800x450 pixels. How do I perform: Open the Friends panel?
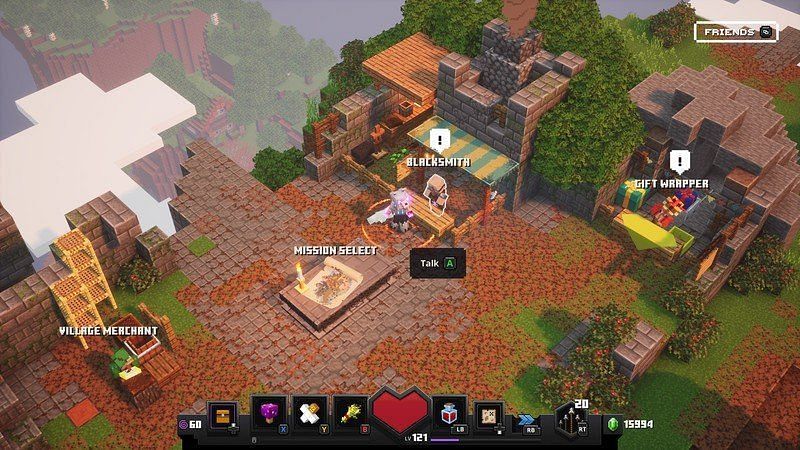[736, 32]
